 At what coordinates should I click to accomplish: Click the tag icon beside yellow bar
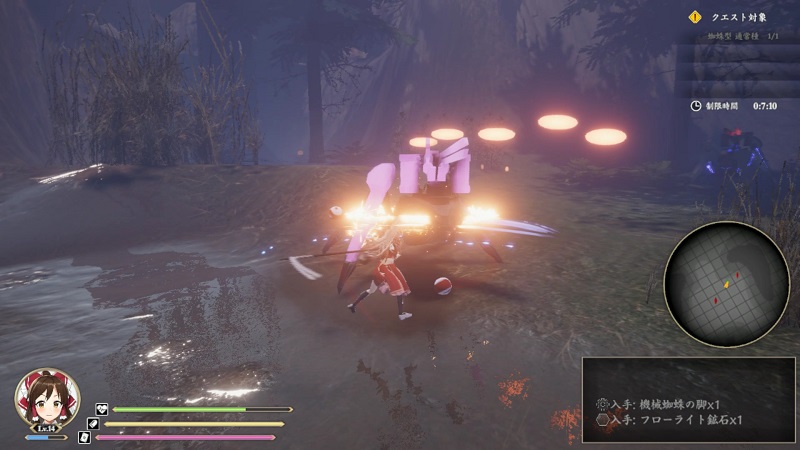point(93,423)
